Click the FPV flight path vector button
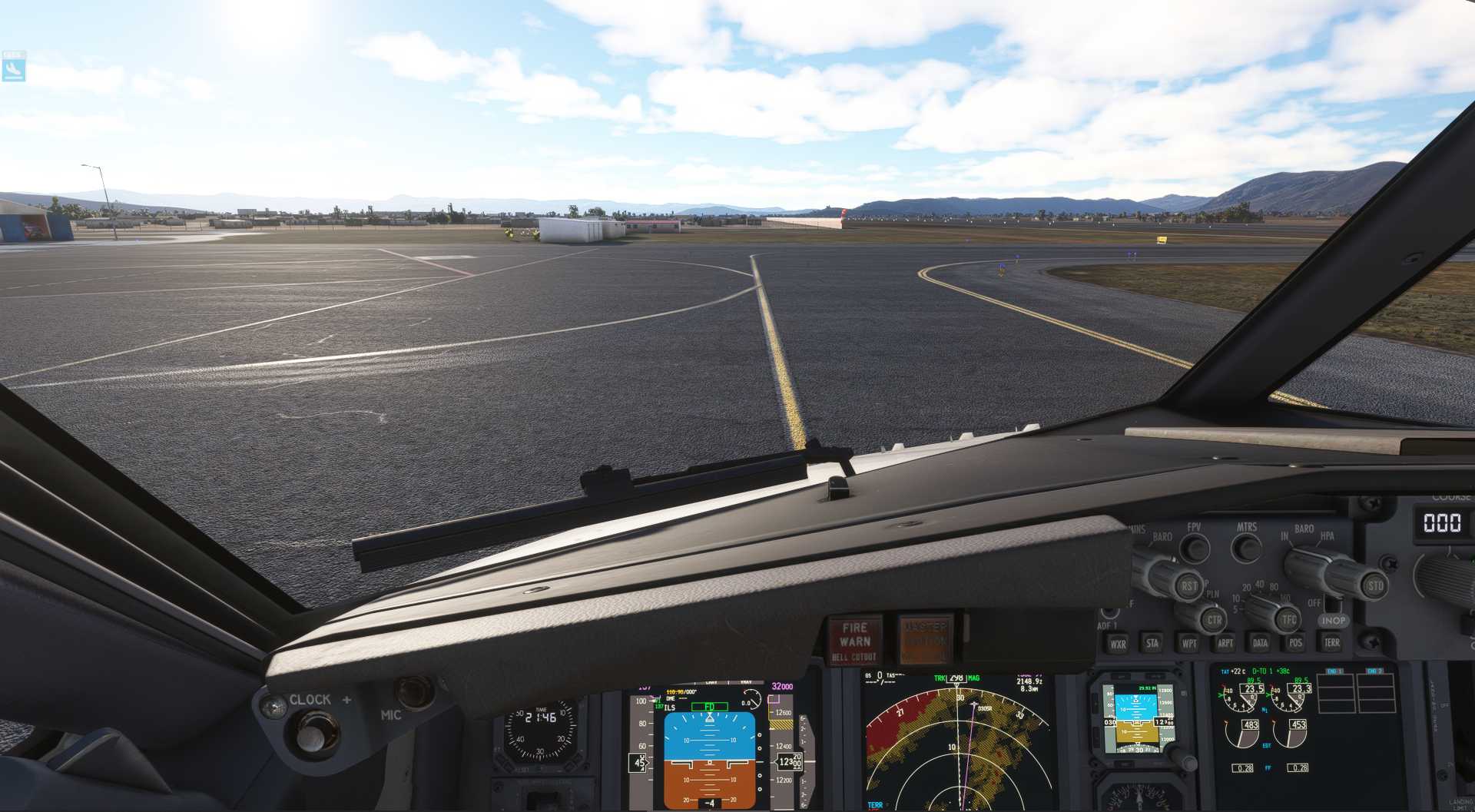Viewport: 1475px width, 812px height. click(x=1194, y=548)
